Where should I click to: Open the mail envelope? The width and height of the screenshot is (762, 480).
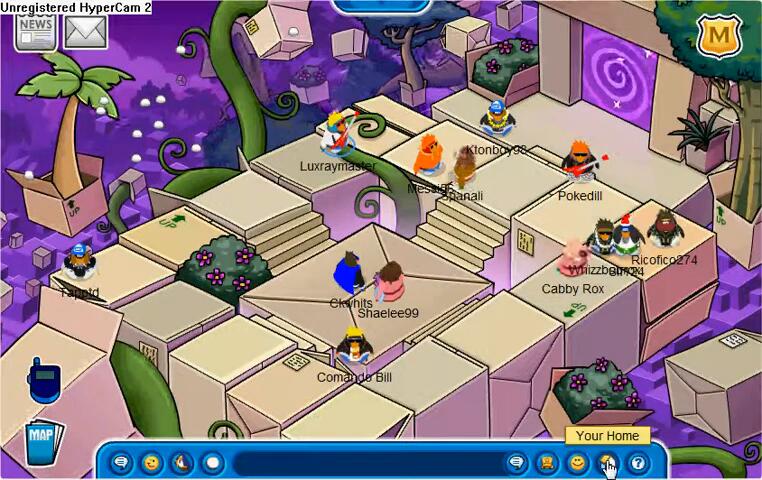click(x=85, y=31)
